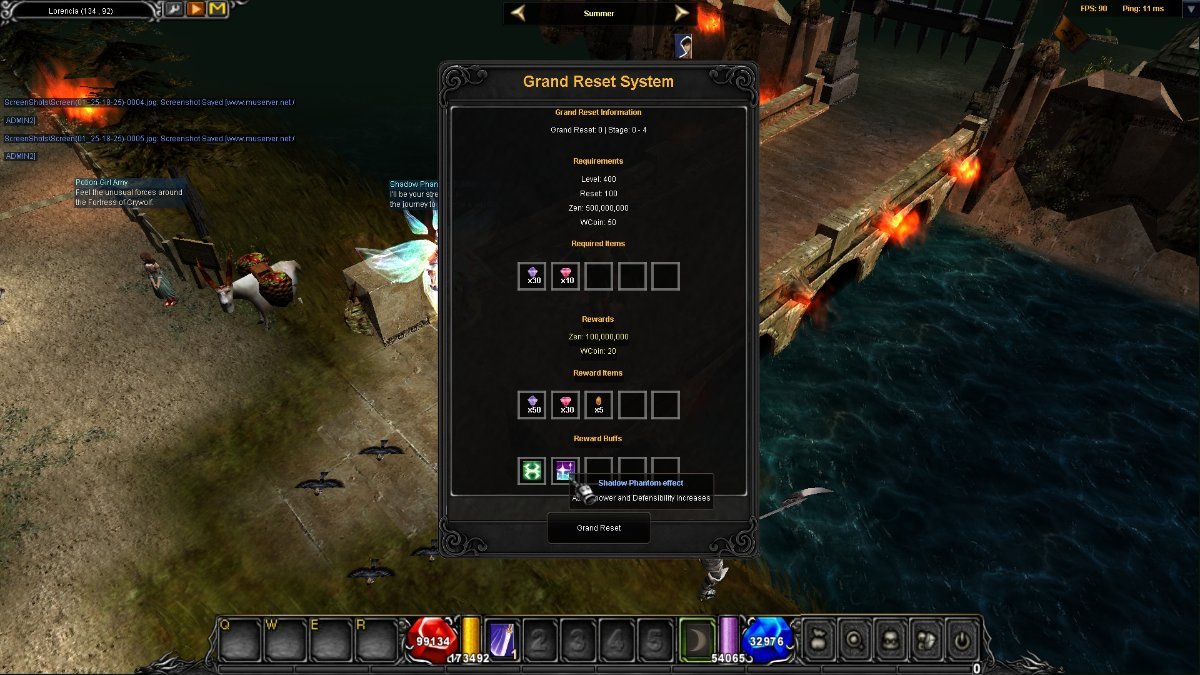Image resolution: width=1200 pixels, height=675 pixels.
Task: Inspect the orange reward item x5 slot
Action: (598, 405)
